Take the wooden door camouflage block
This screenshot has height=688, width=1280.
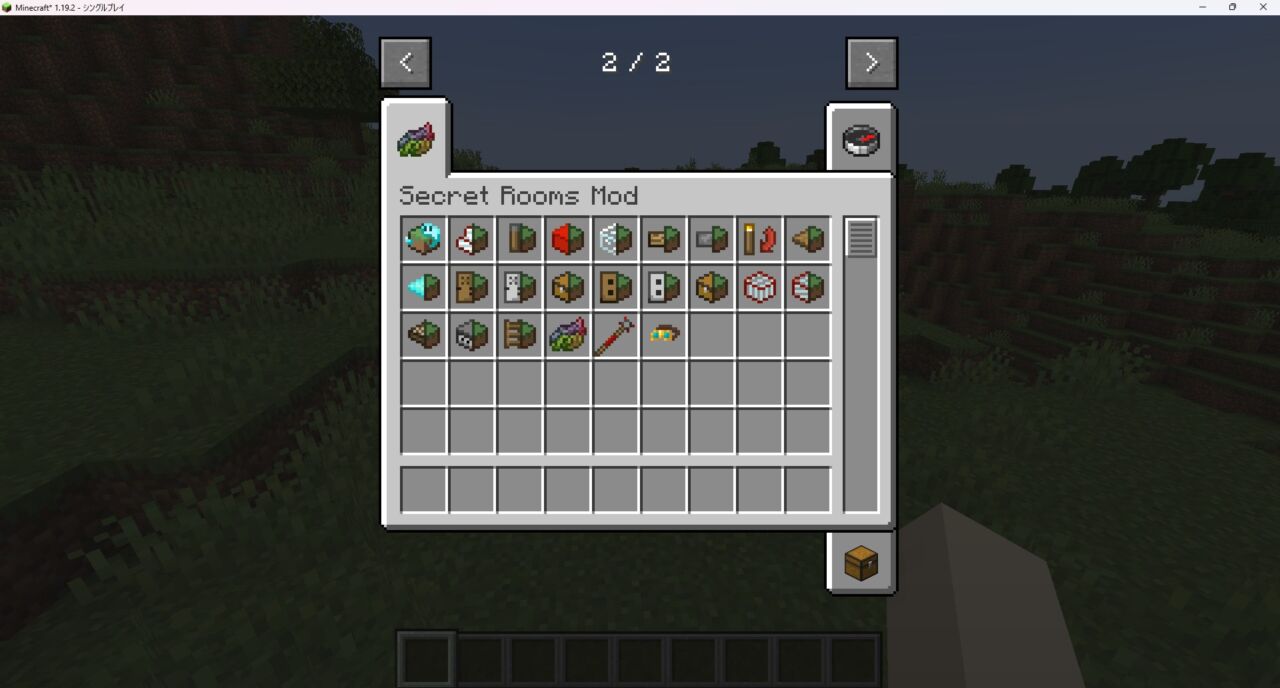(x=471, y=288)
